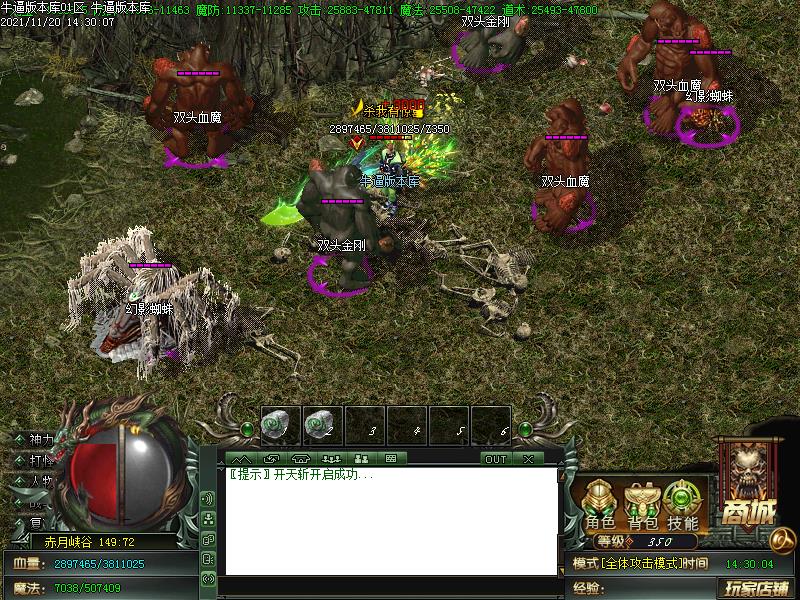The width and height of the screenshot is (800, 600).
Task: Open the 玩家店铺 player stores
Action: 757,587
